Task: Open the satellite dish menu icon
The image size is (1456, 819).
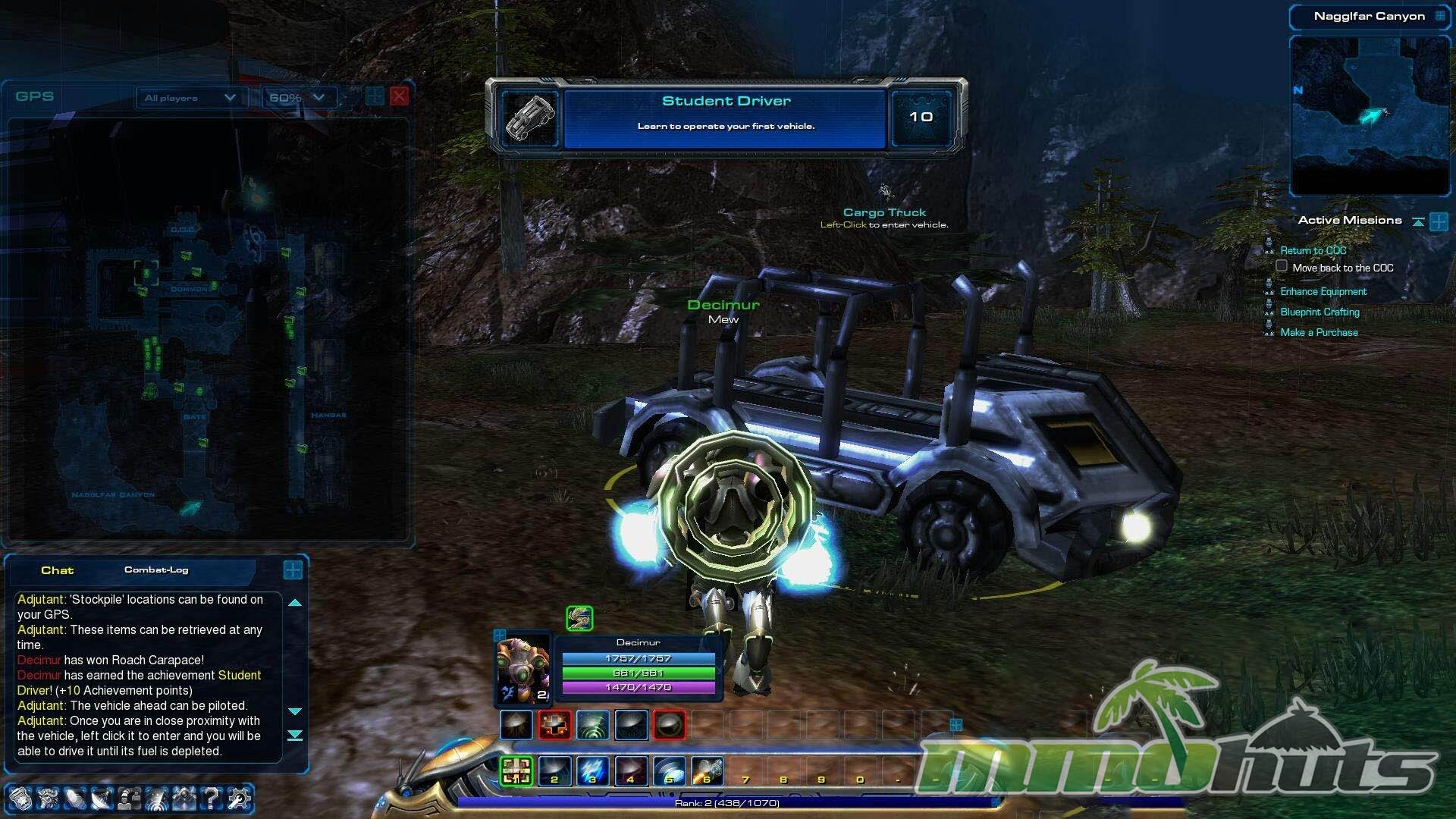Action: click(101, 799)
